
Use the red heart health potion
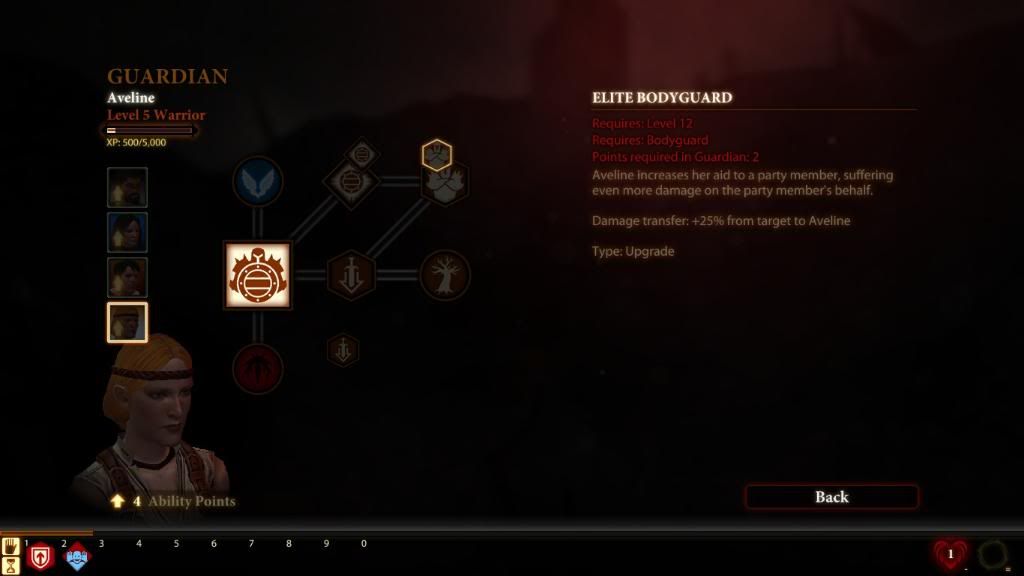950,554
